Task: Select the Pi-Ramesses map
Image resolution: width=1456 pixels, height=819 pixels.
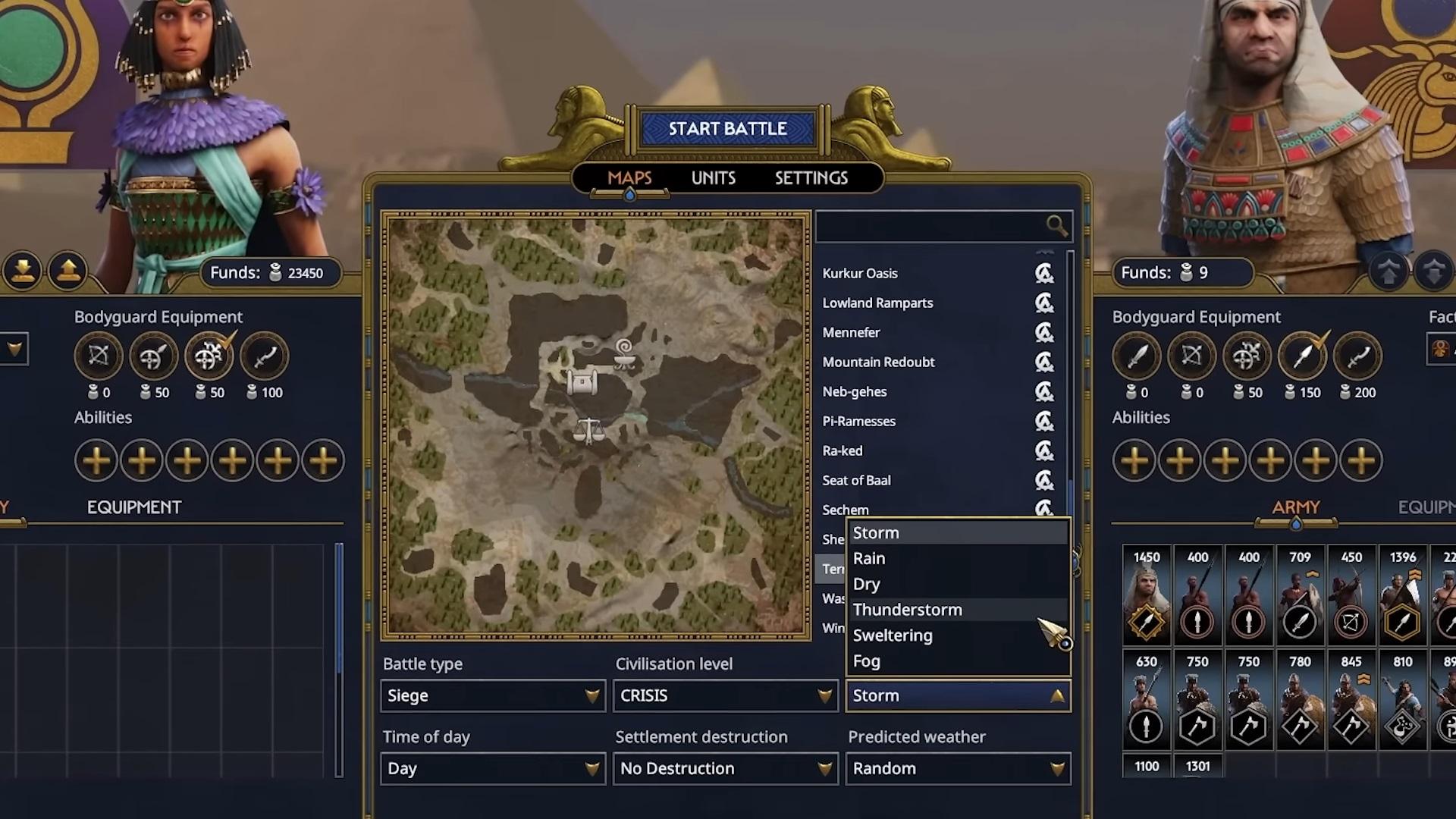Action: point(858,422)
